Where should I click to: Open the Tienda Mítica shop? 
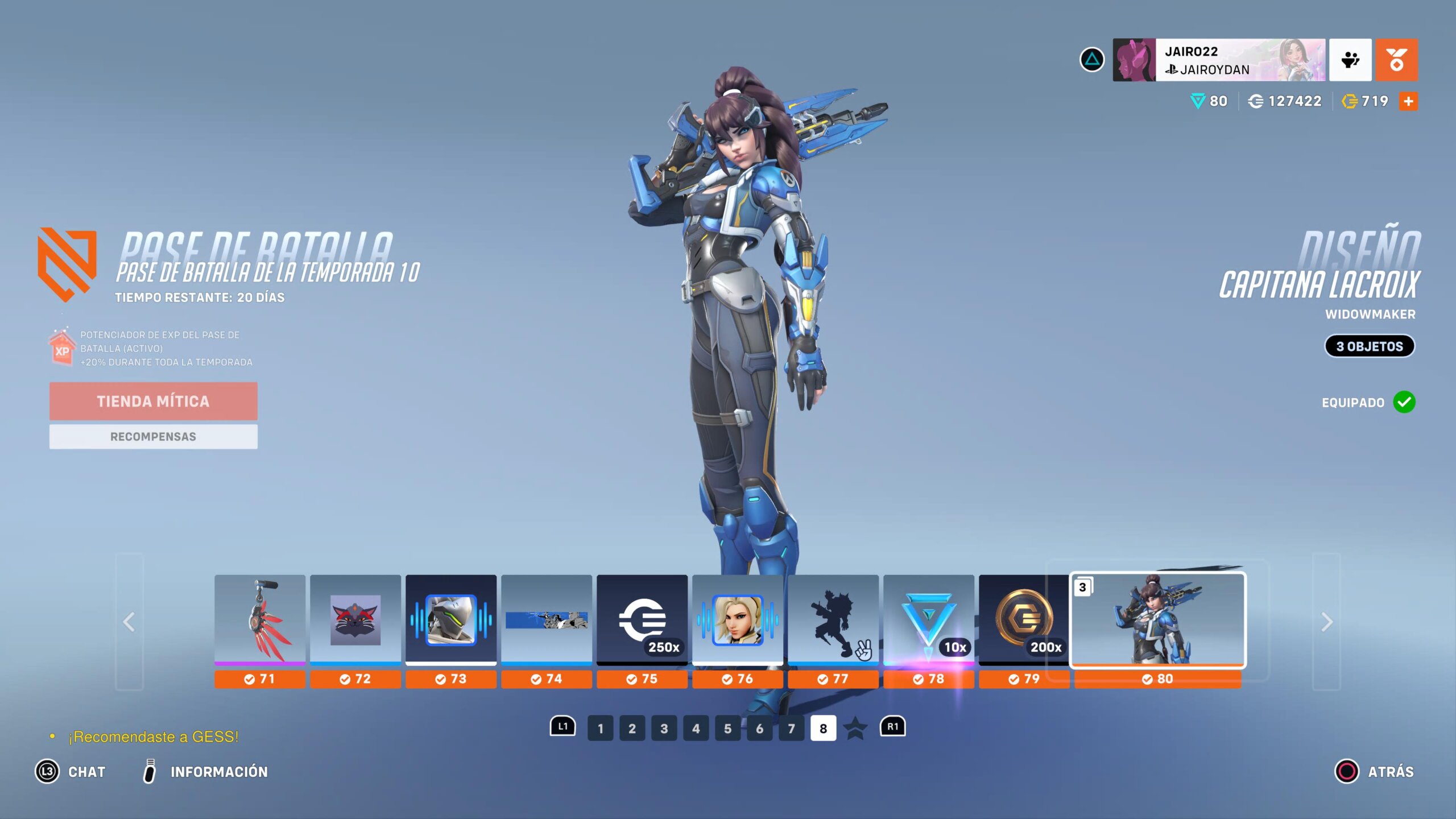pos(153,401)
